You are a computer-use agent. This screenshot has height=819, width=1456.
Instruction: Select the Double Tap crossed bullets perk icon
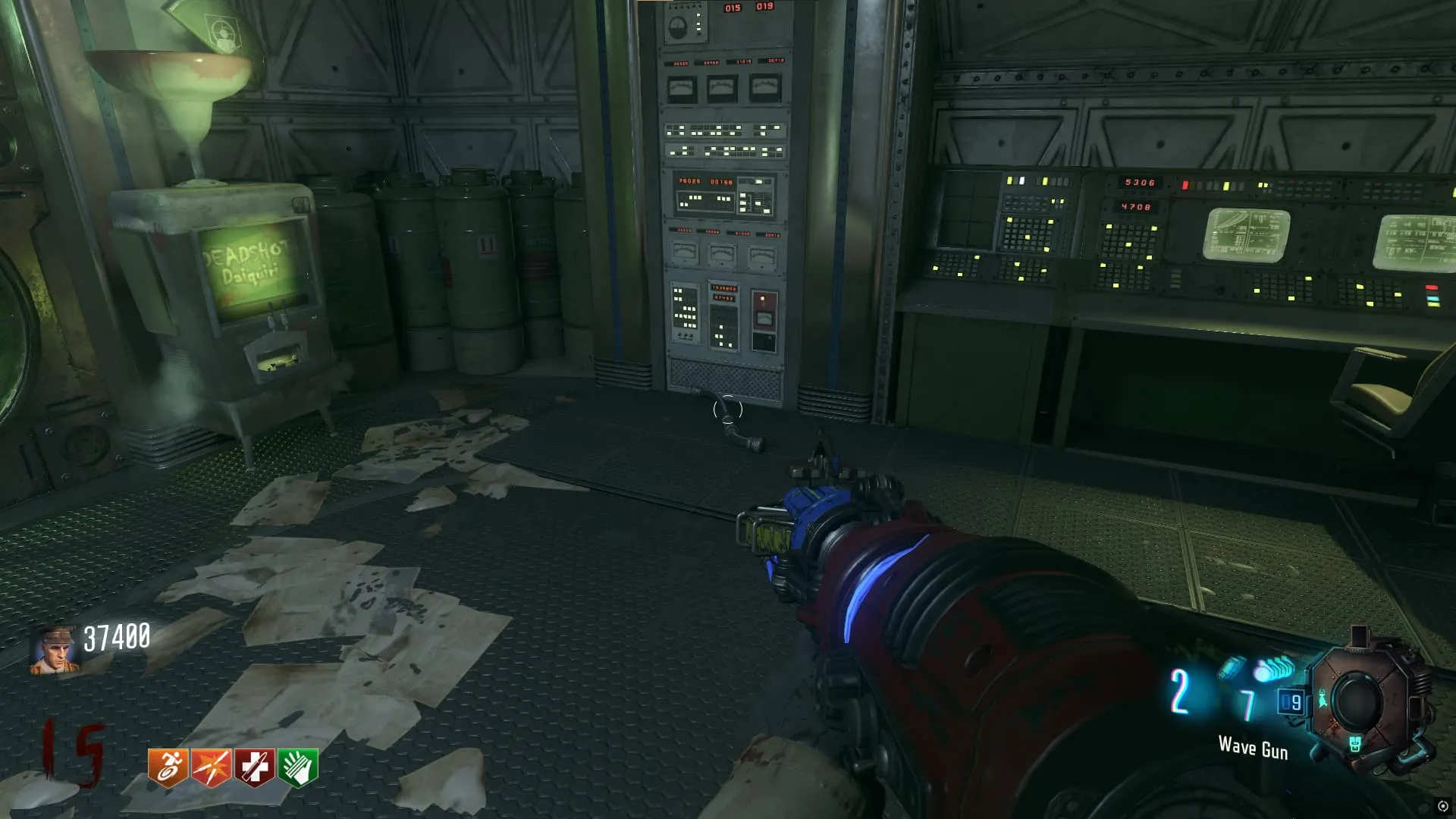[211, 767]
